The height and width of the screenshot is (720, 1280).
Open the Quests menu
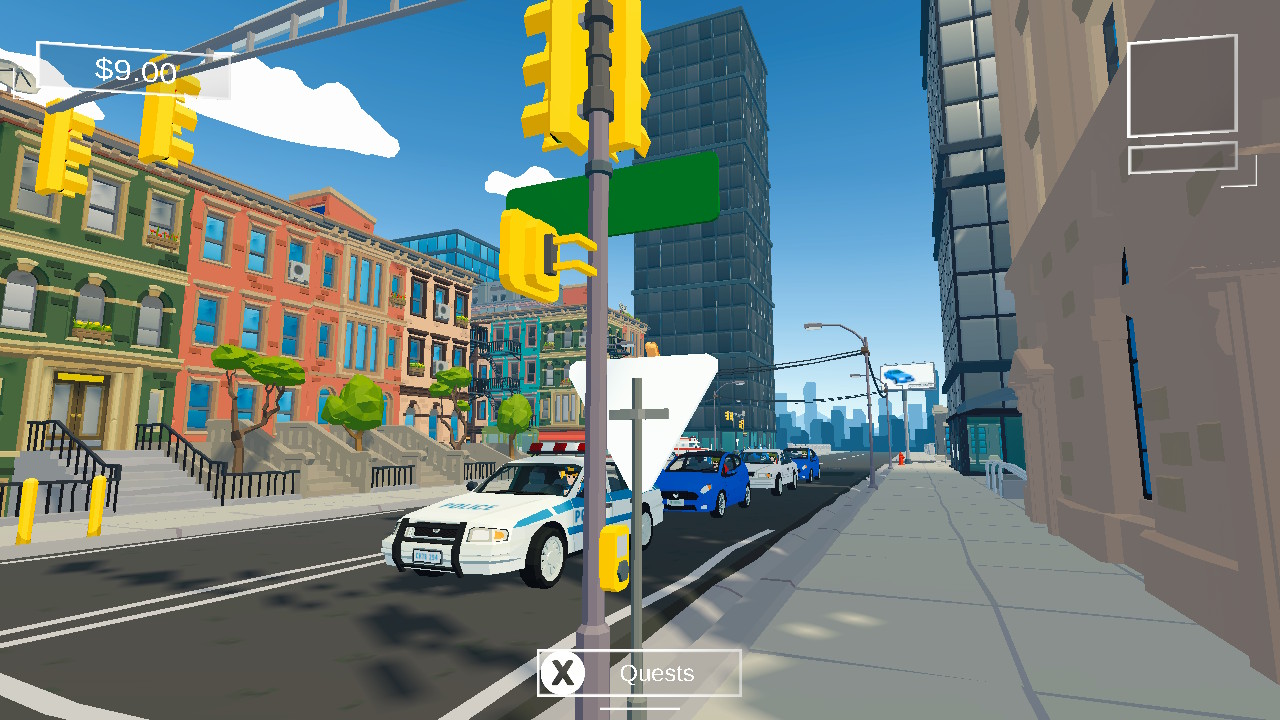coord(657,673)
